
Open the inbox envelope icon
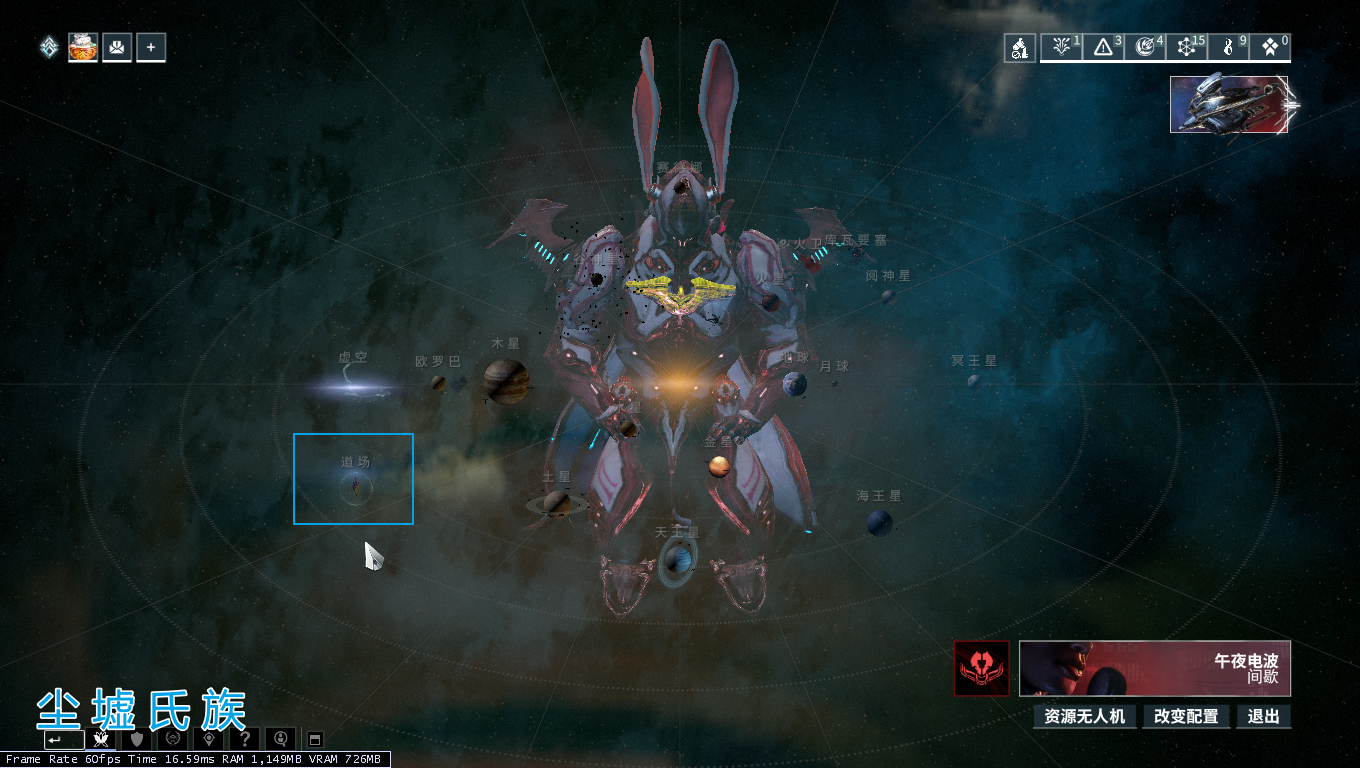[x=117, y=47]
